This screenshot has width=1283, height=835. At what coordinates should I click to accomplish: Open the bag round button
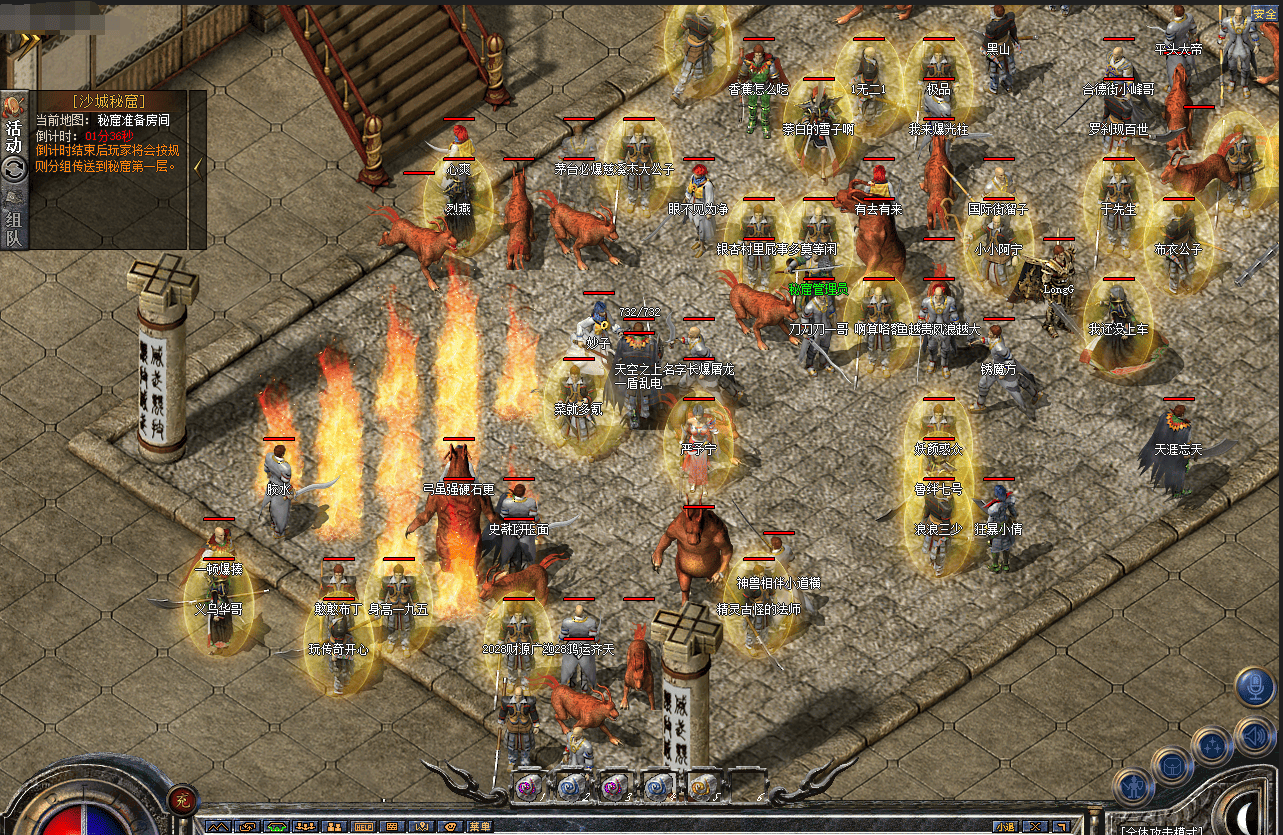point(1171,765)
